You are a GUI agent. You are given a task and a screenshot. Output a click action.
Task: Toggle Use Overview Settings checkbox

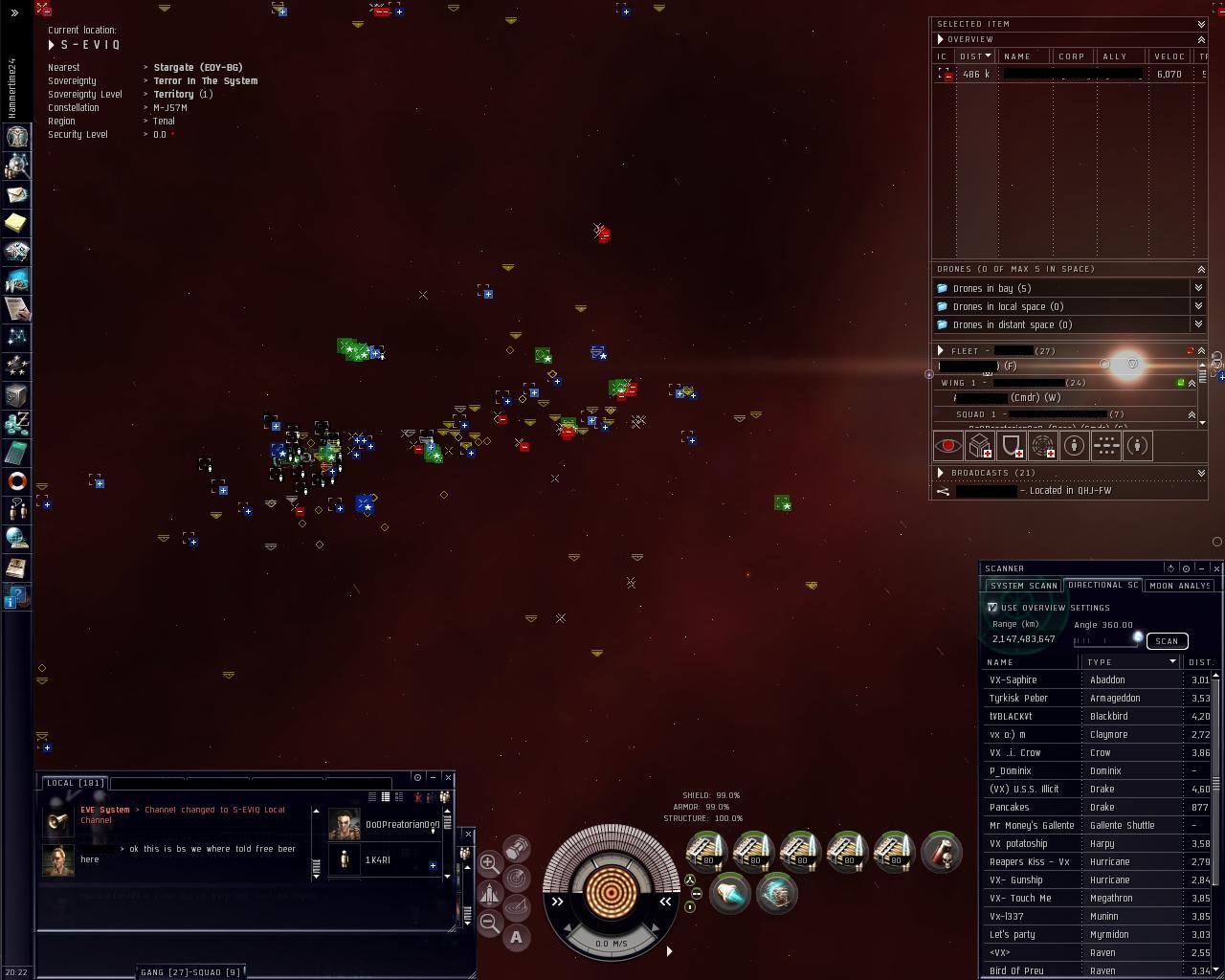click(992, 608)
